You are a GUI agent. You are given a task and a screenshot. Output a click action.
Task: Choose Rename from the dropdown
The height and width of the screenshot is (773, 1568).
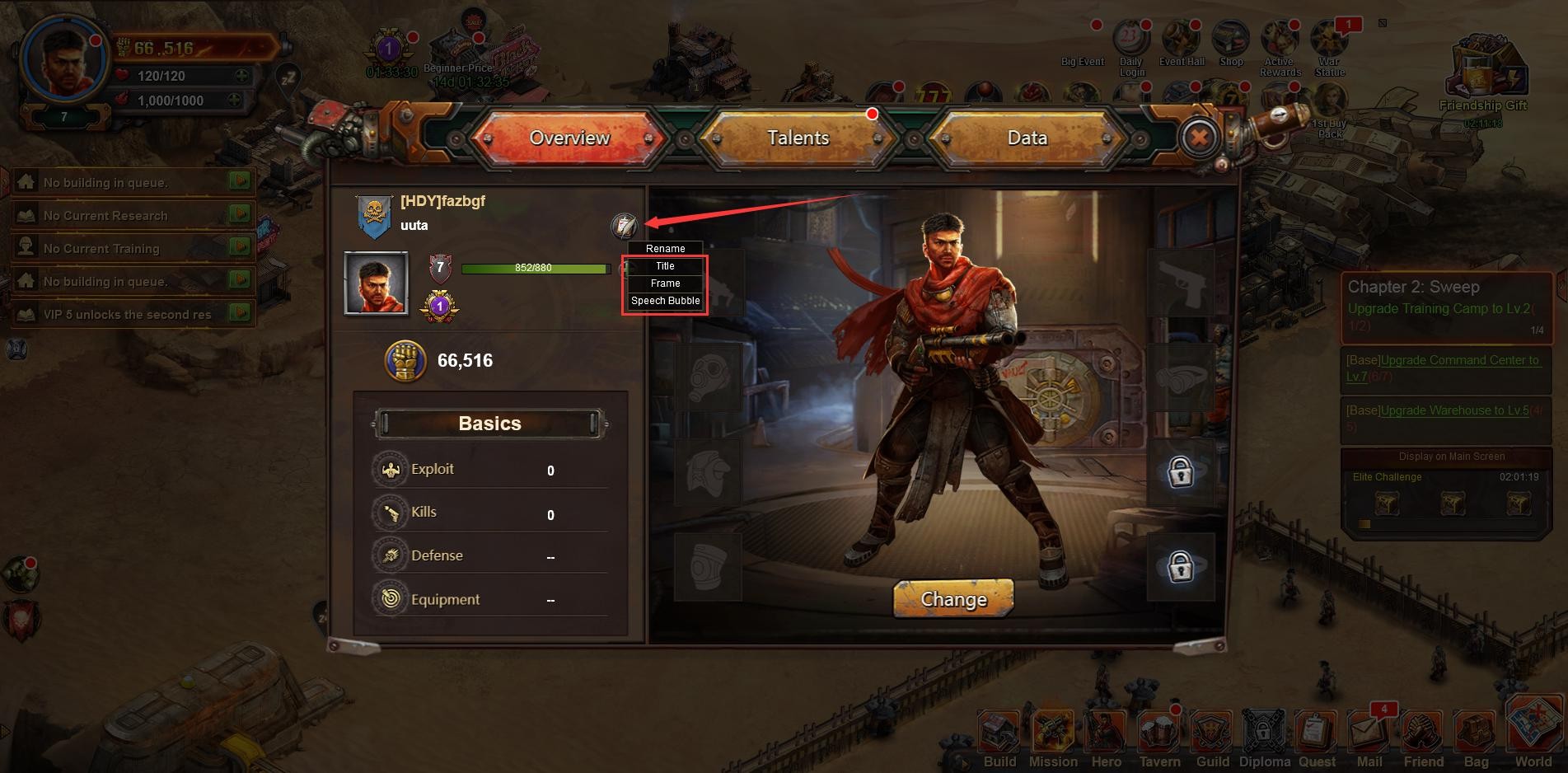coord(665,249)
